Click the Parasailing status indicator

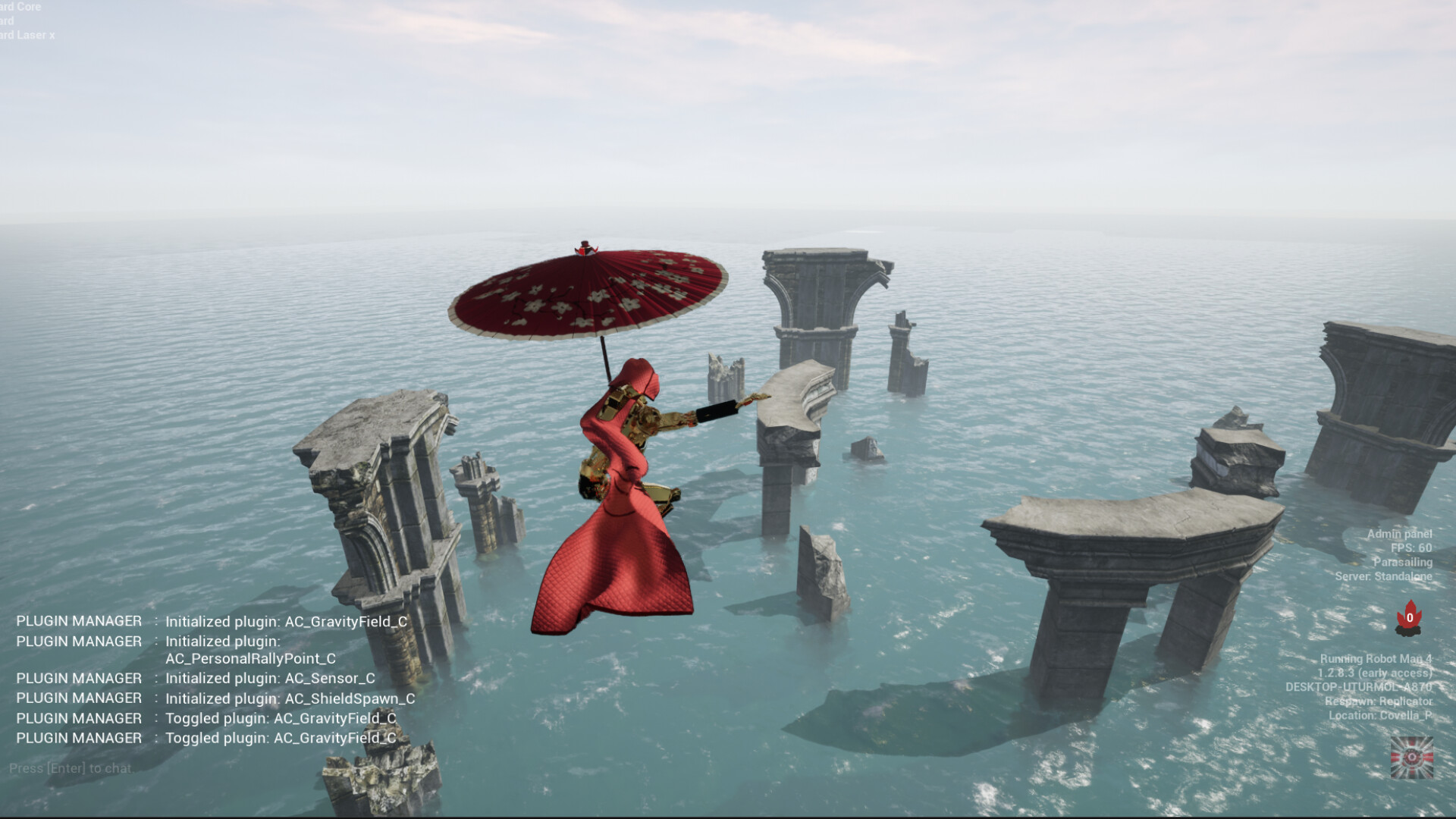(x=1402, y=563)
